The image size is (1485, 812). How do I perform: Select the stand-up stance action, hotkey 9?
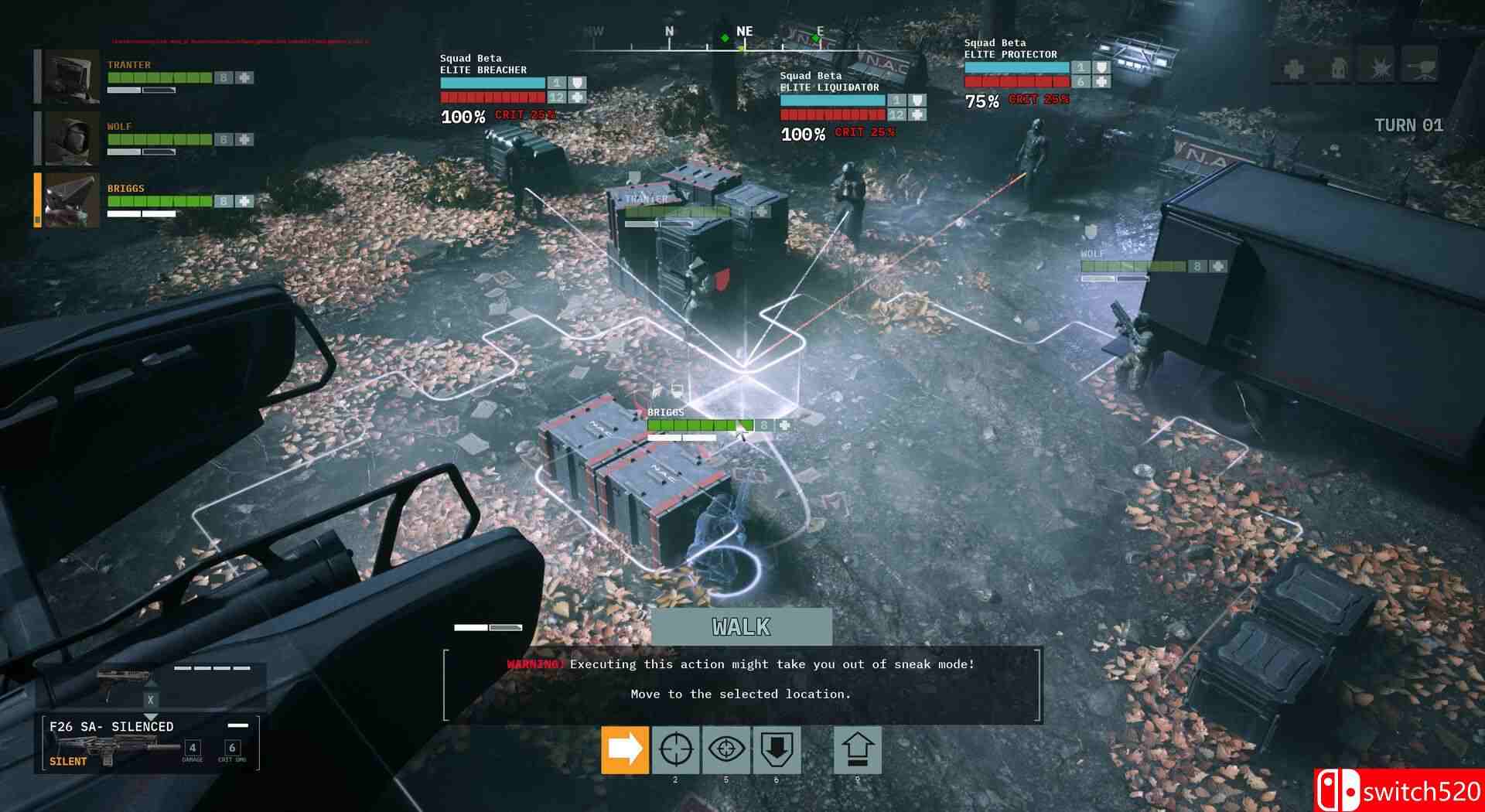[859, 749]
